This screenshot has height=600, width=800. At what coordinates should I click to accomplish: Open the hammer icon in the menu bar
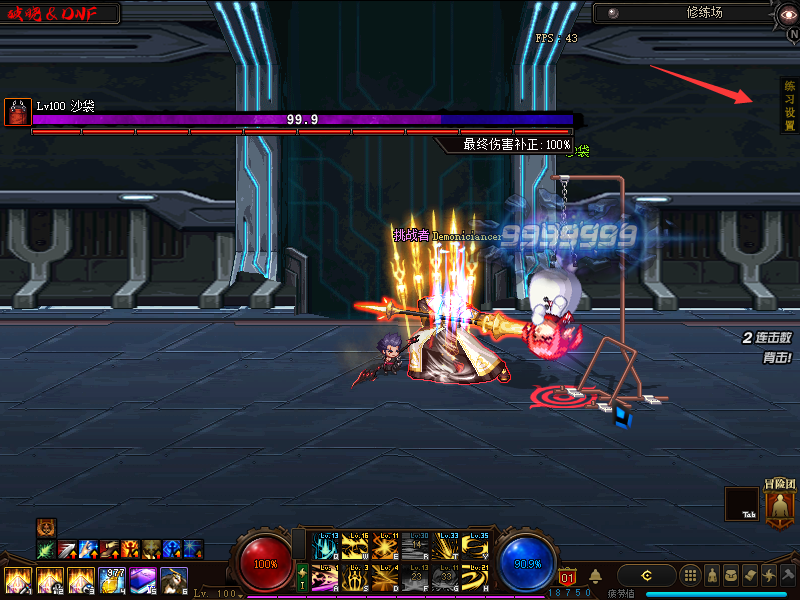click(x=787, y=575)
